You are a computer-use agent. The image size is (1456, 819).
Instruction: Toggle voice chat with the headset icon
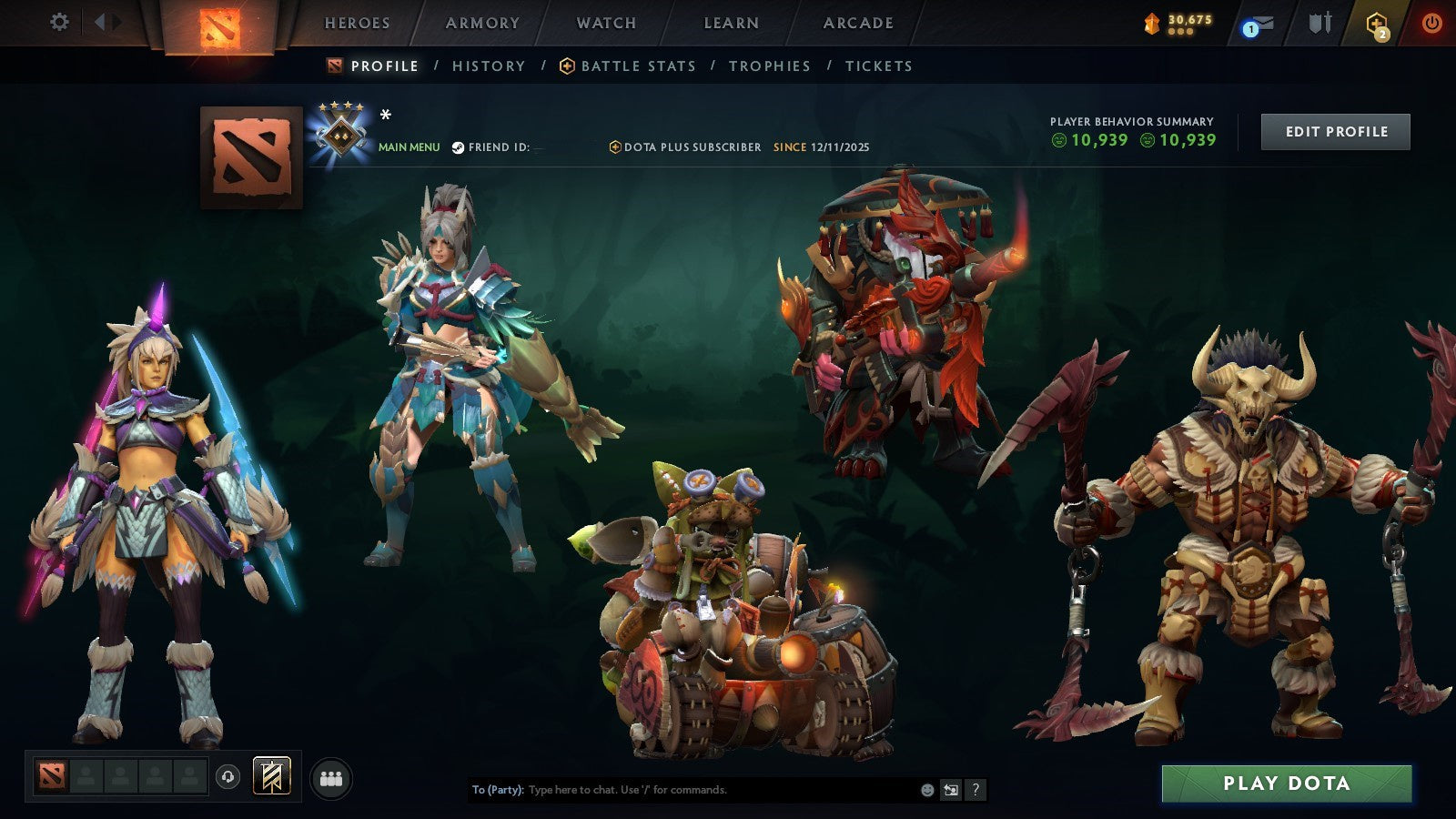pyautogui.click(x=227, y=776)
